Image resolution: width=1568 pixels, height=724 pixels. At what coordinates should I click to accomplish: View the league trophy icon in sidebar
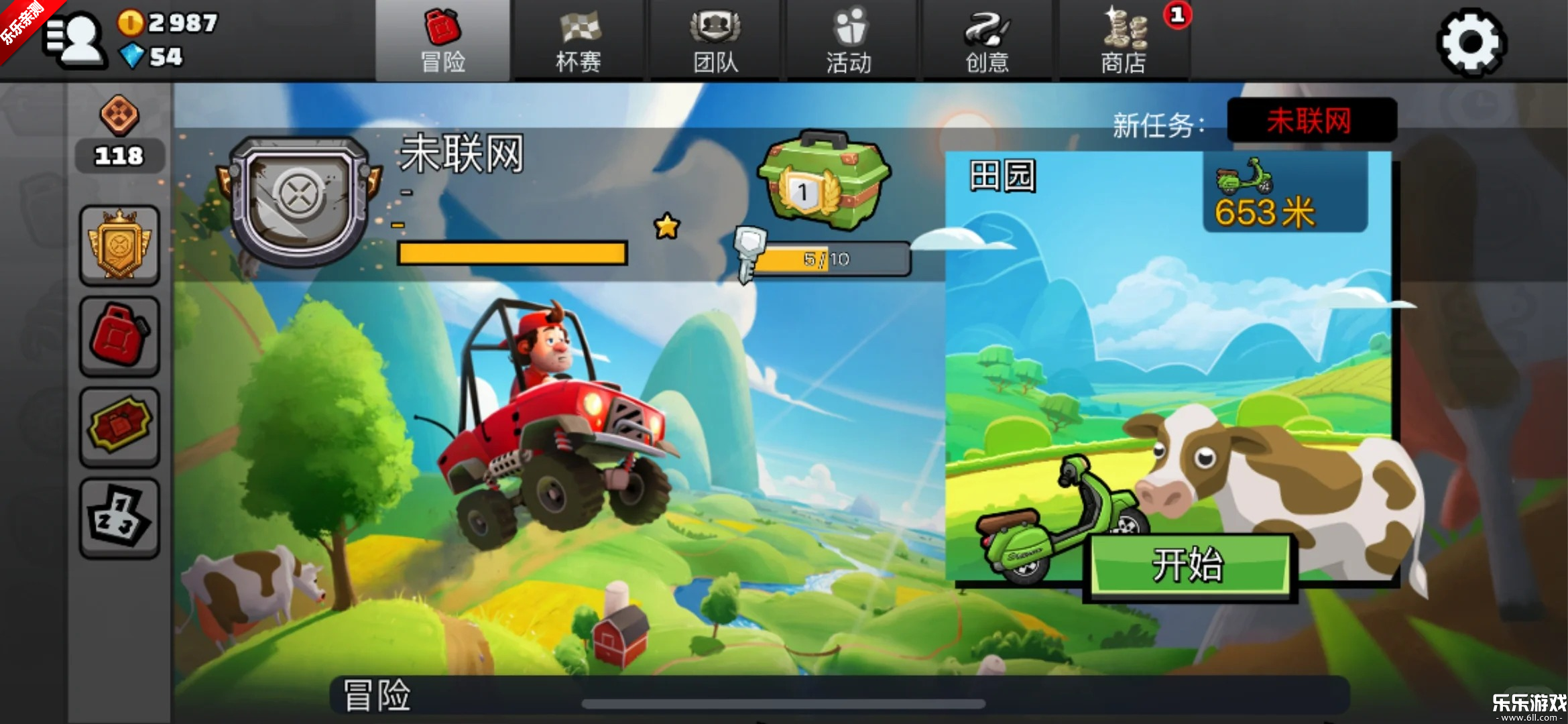click(x=119, y=245)
